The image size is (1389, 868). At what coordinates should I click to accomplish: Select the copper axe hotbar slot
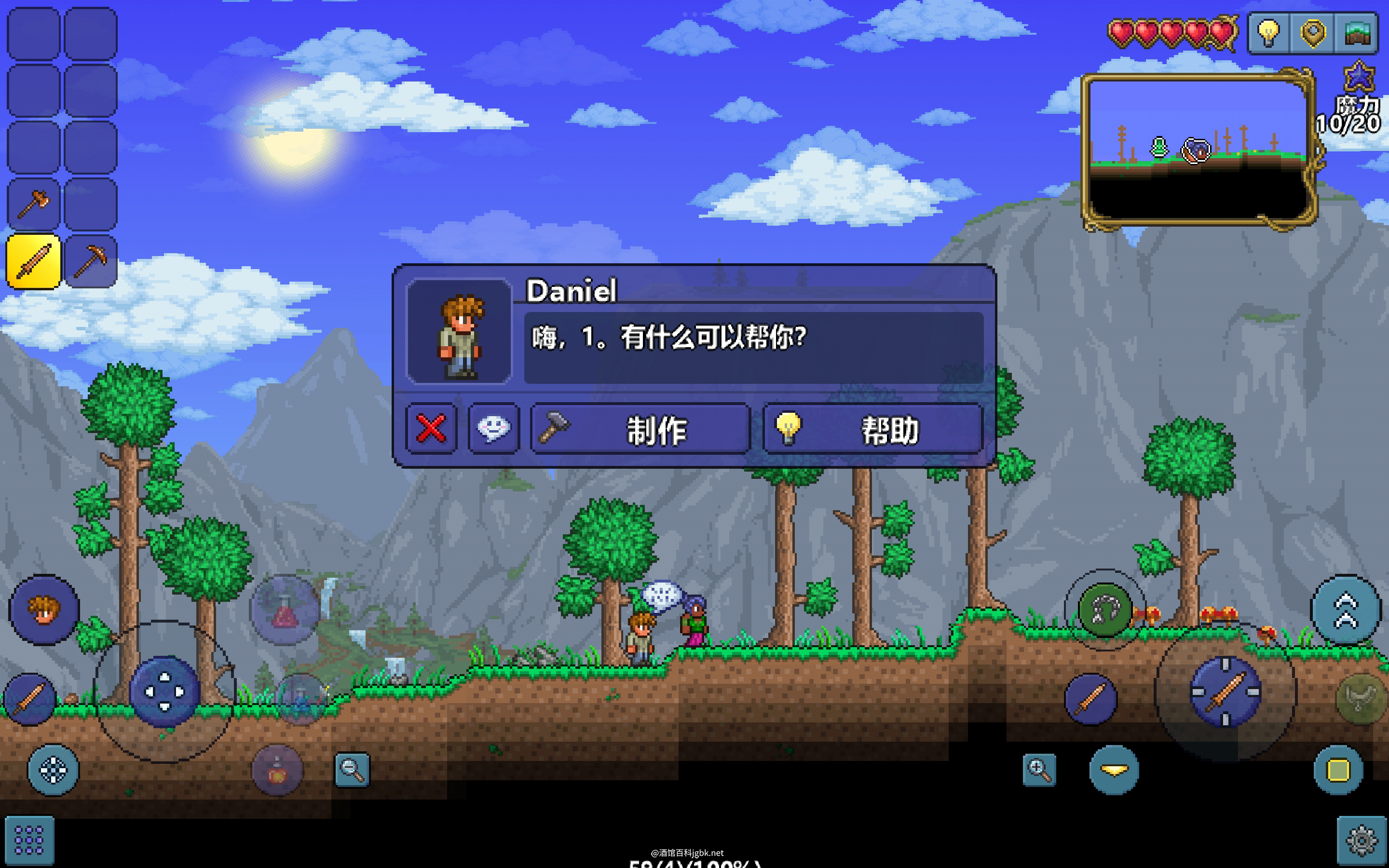click(x=34, y=204)
